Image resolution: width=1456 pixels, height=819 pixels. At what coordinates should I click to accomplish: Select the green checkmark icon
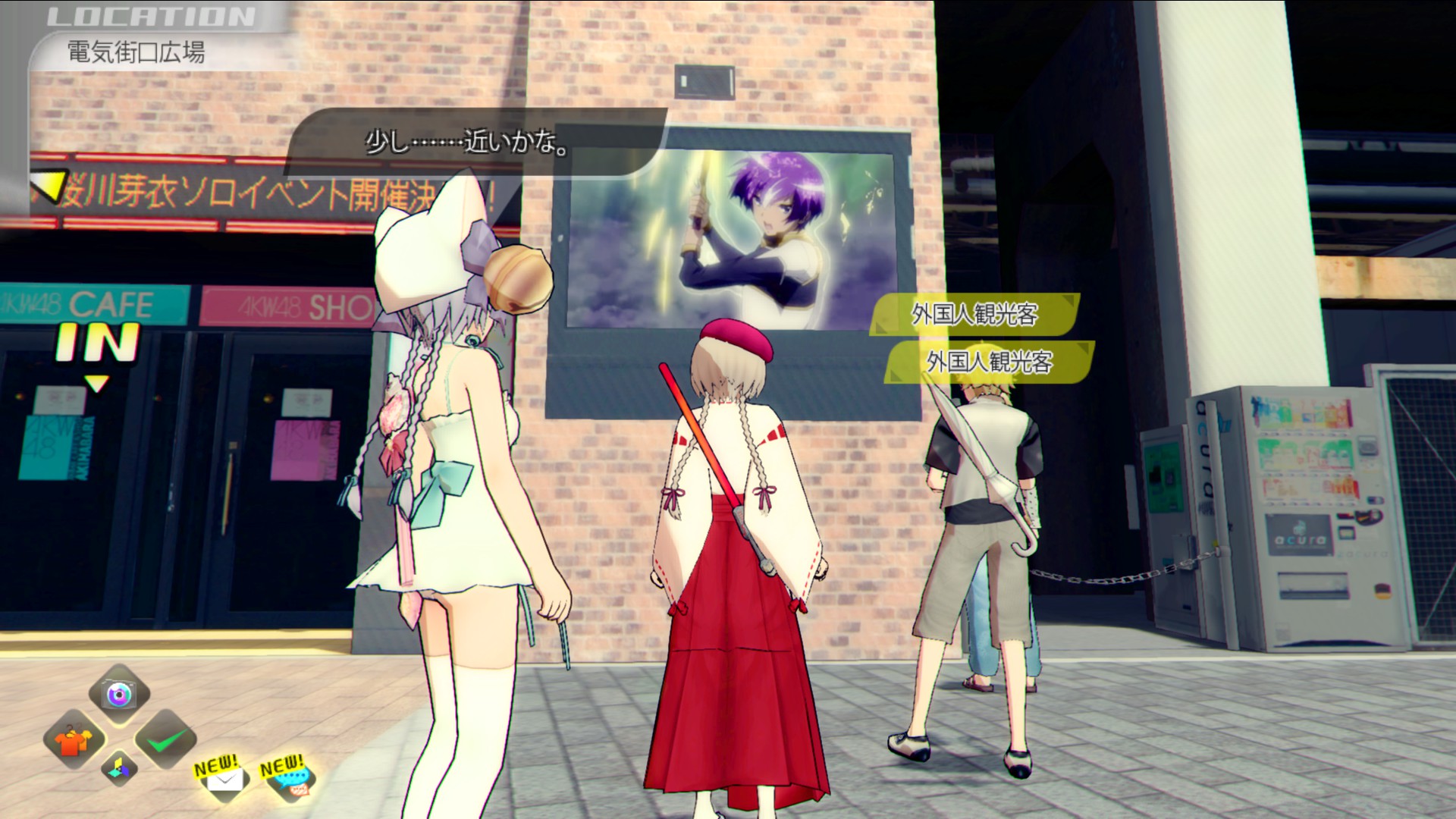(165, 739)
